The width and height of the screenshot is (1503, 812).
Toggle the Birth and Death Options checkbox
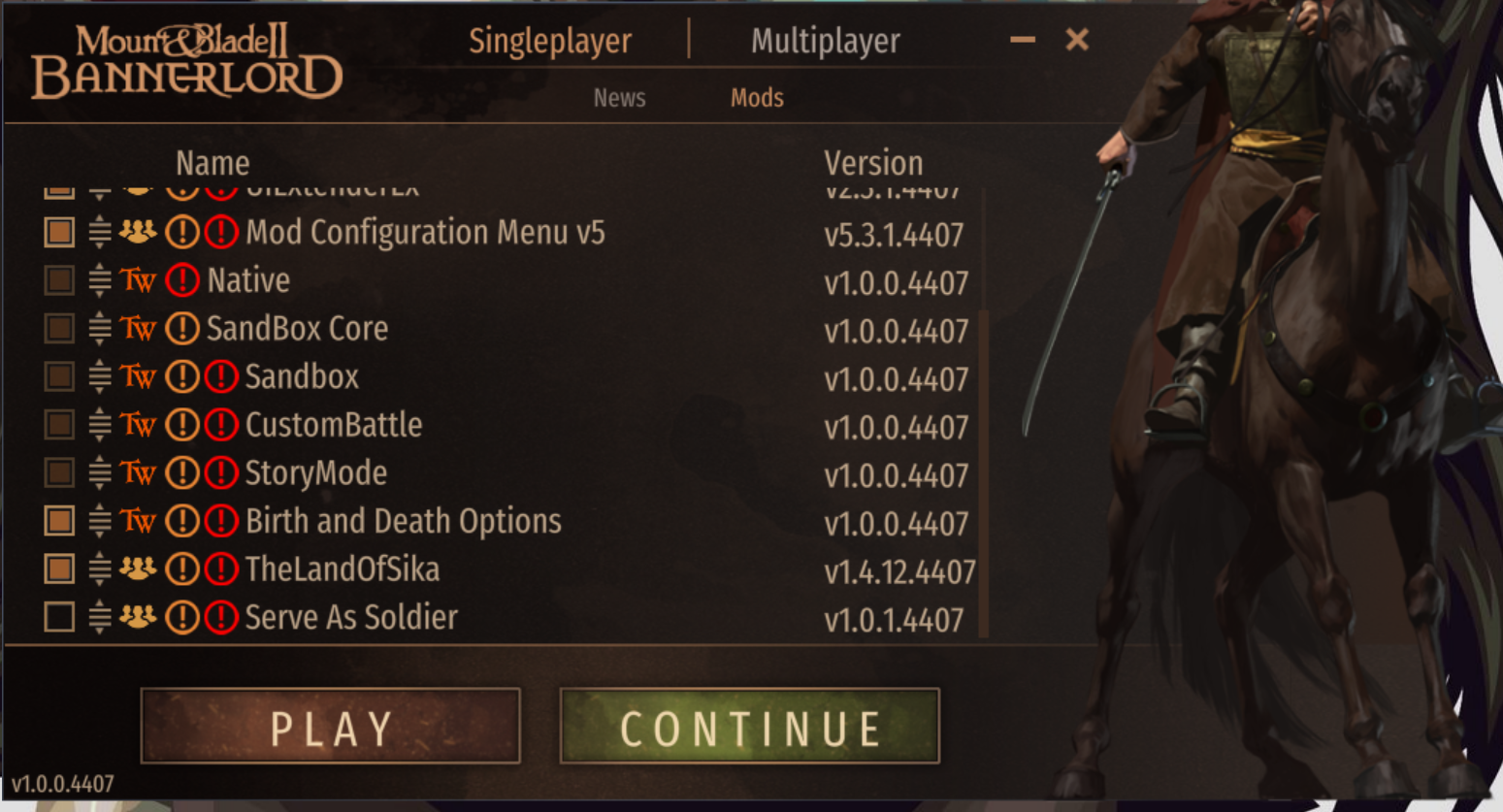pyautogui.click(x=59, y=521)
